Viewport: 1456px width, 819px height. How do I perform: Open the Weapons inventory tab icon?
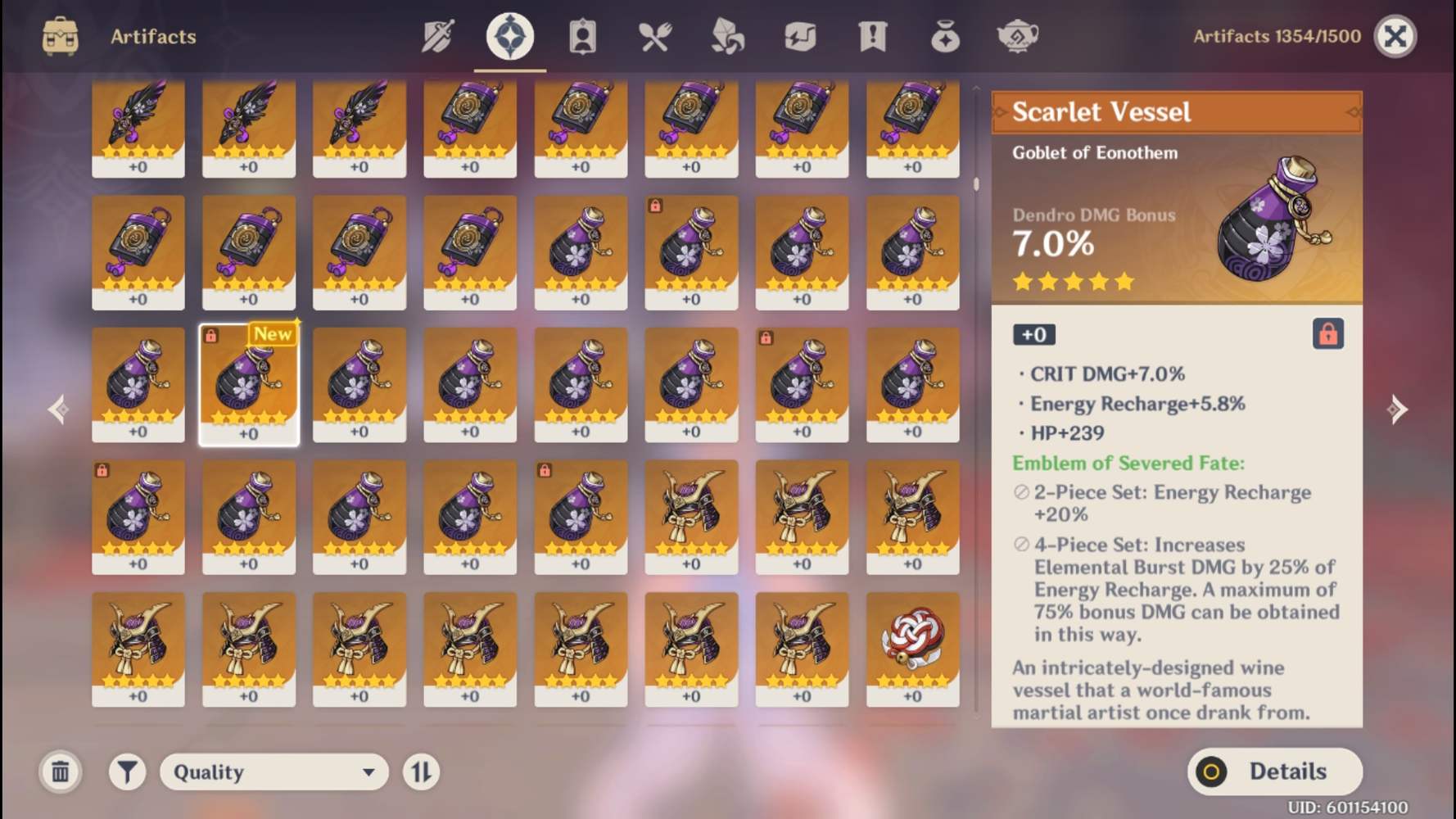click(x=437, y=36)
